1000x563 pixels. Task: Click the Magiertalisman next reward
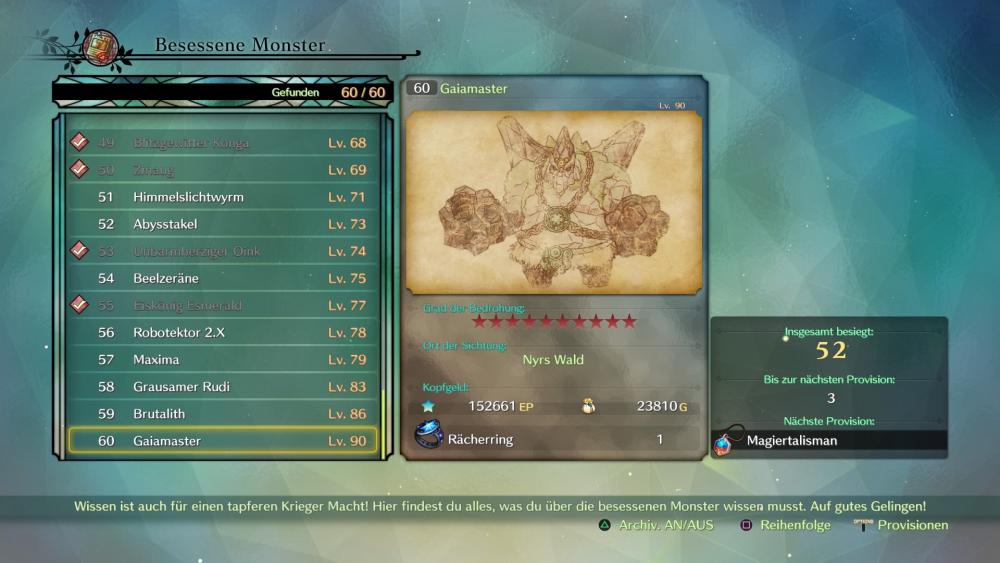pyautogui.click(x=792, y=440)
